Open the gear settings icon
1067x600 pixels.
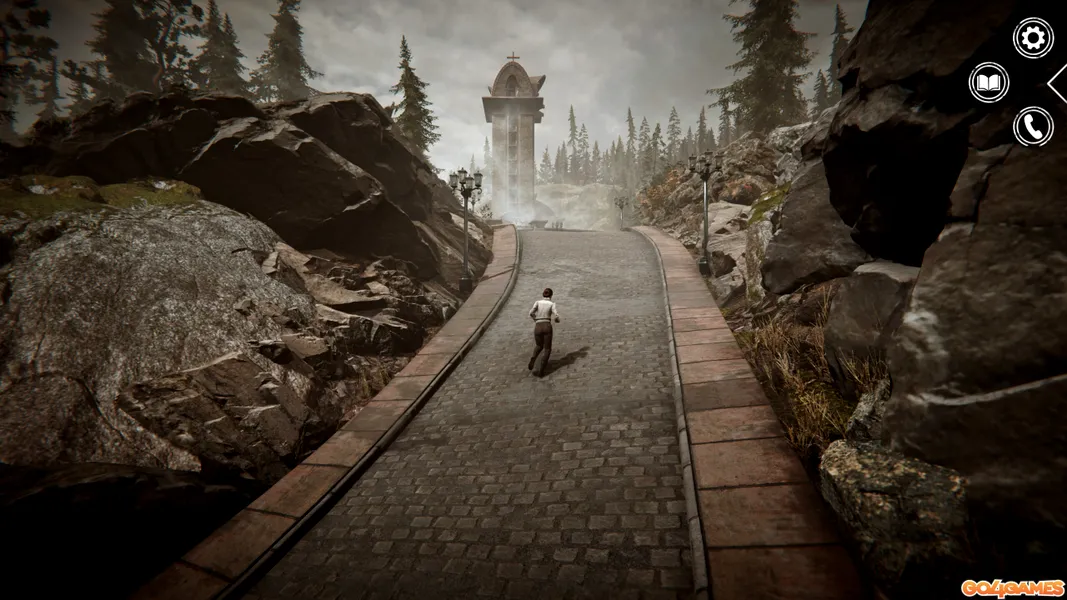[x=1033, y=38]
